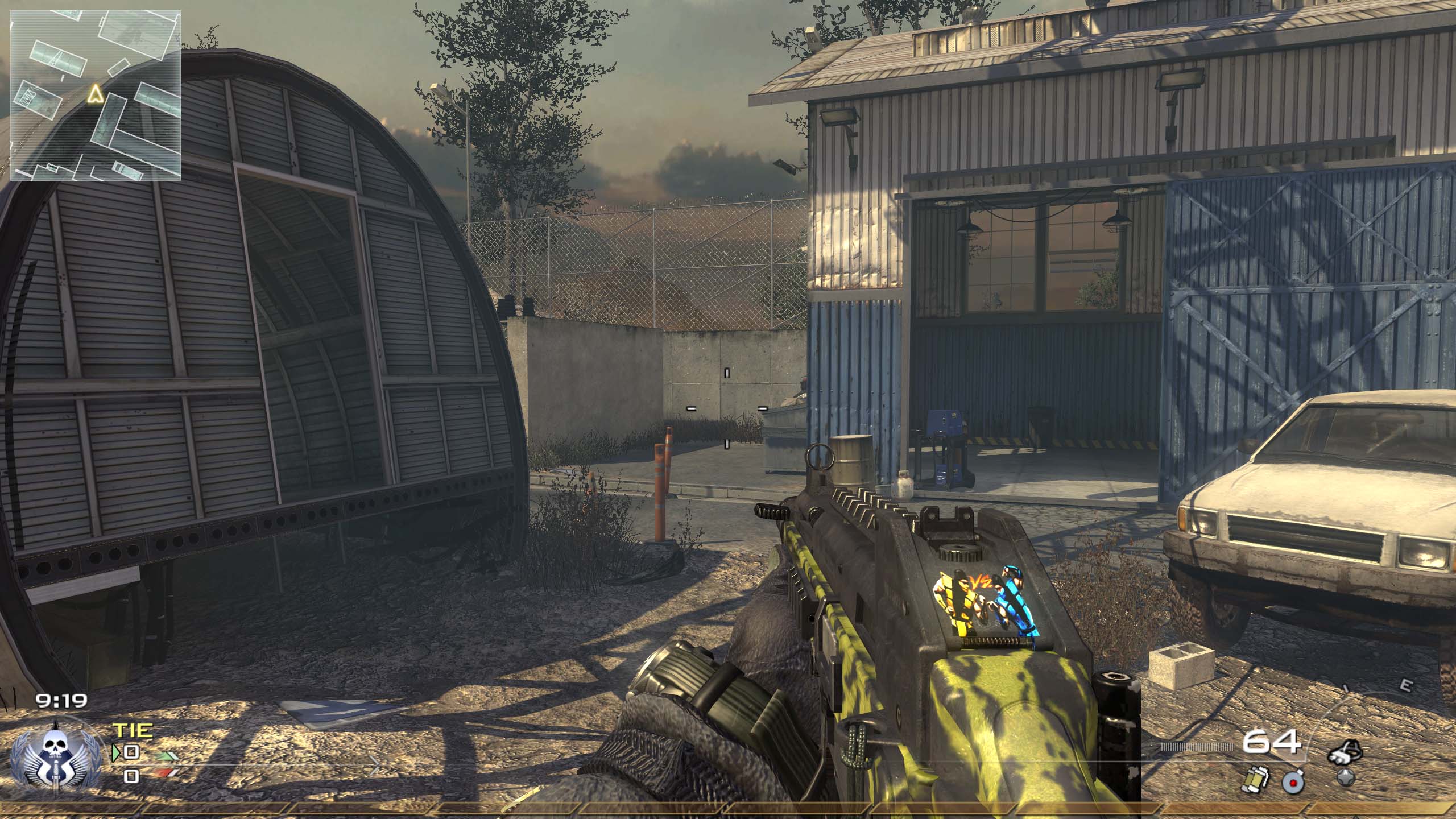Select the yellow player arrow on the minimap

tap(94, 94)
